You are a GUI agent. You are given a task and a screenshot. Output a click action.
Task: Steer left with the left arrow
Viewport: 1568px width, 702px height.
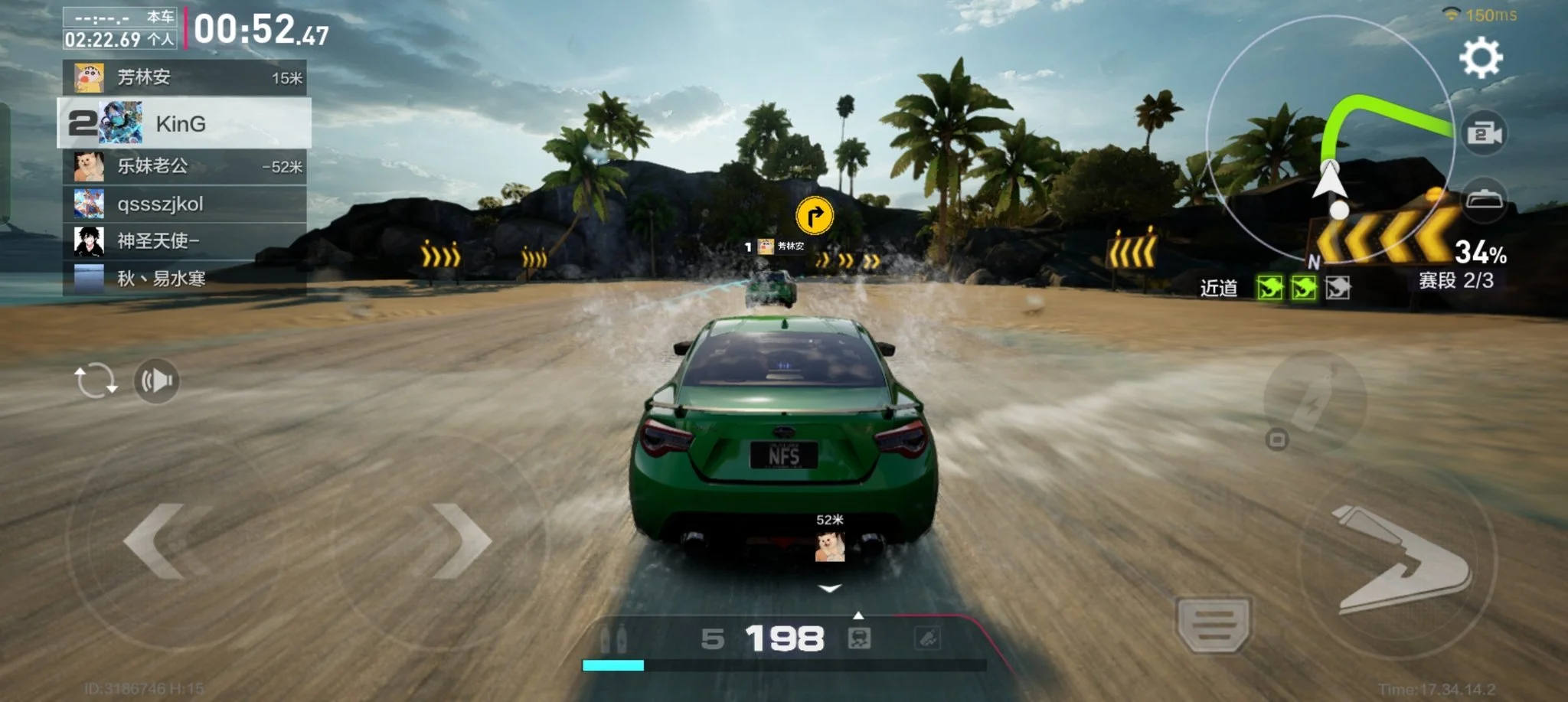coord(157,541)
